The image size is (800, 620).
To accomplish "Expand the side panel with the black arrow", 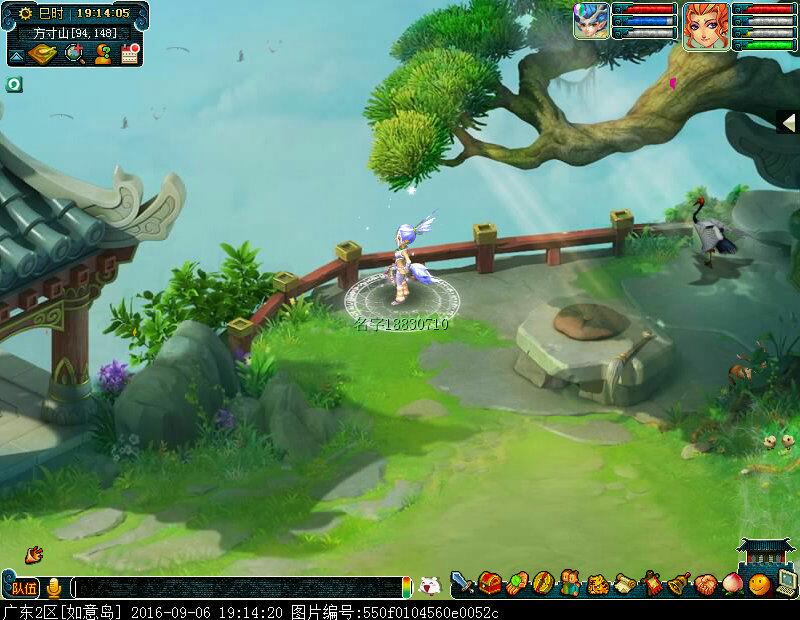I will [788, 121].
